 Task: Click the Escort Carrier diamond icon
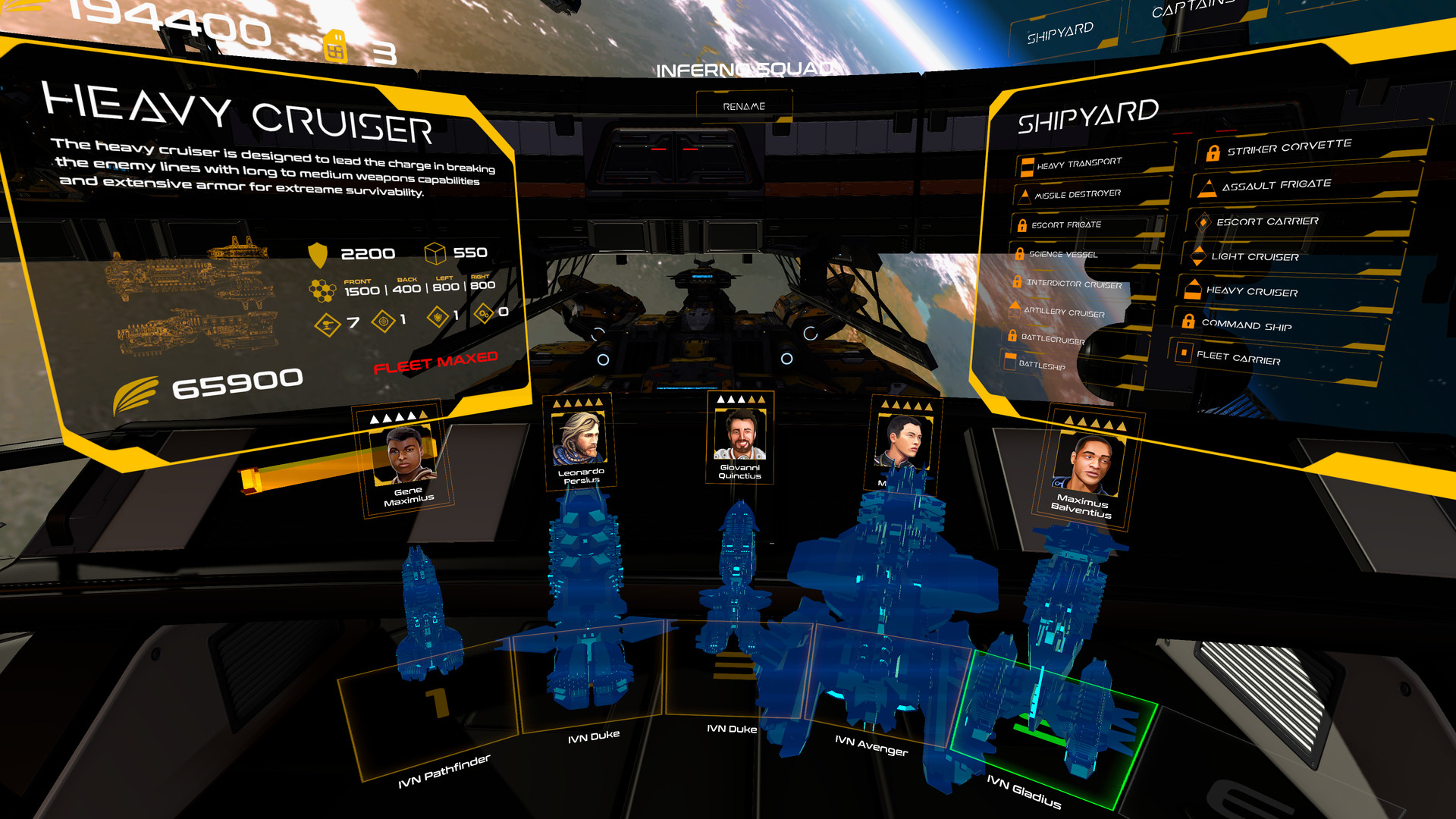1204,221
